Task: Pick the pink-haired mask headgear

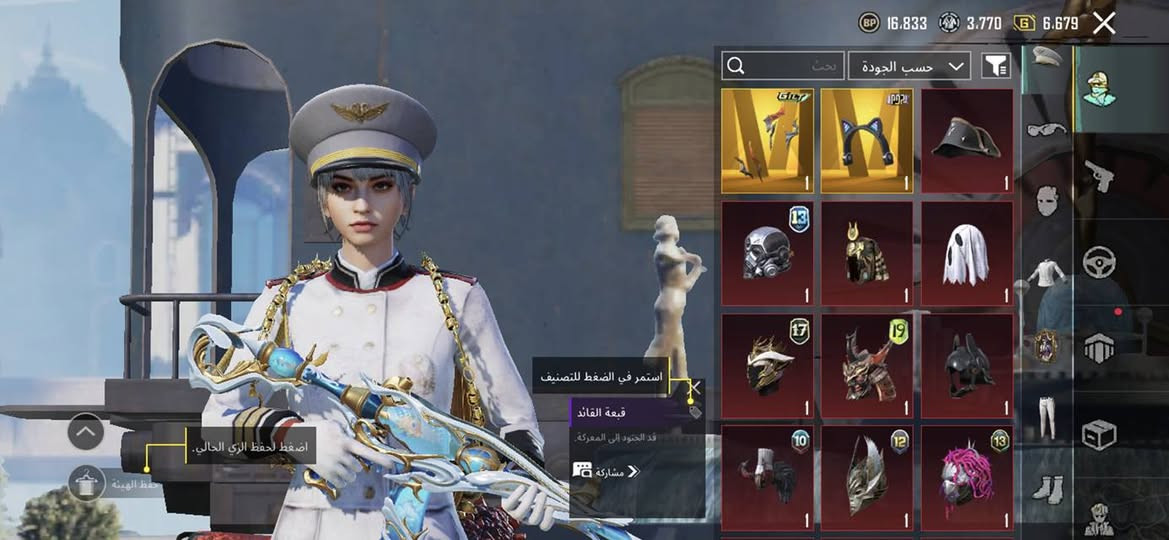Action: 967,477
